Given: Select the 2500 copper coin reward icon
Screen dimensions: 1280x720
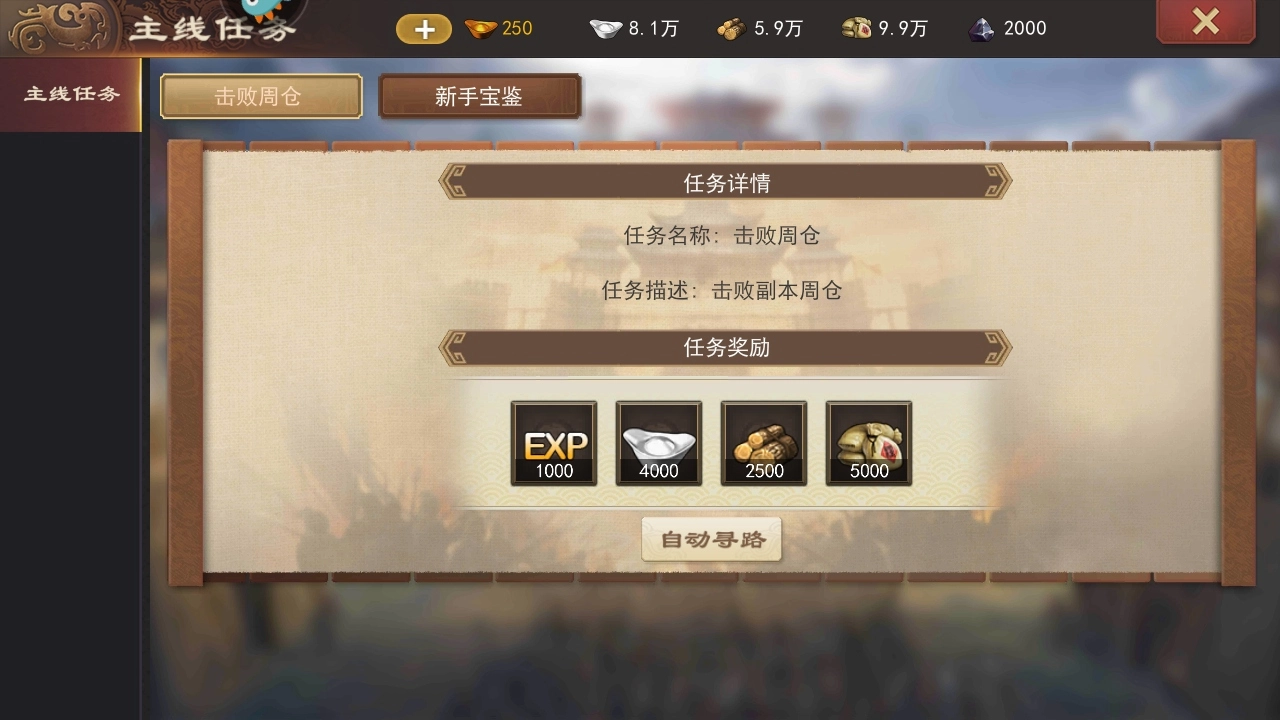Looking at the screenshot, I should tap(763, 443).
